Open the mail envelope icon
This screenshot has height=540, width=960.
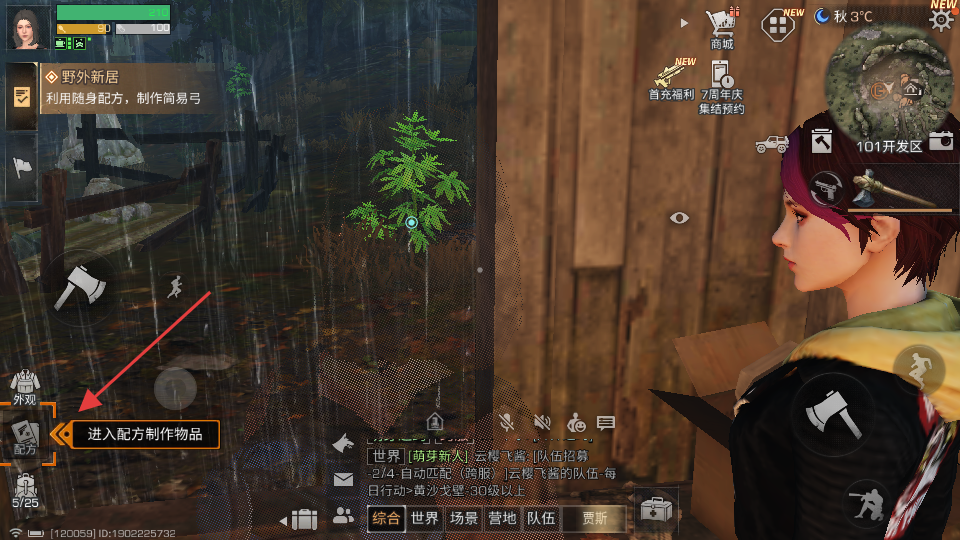(x=343, y=479)
